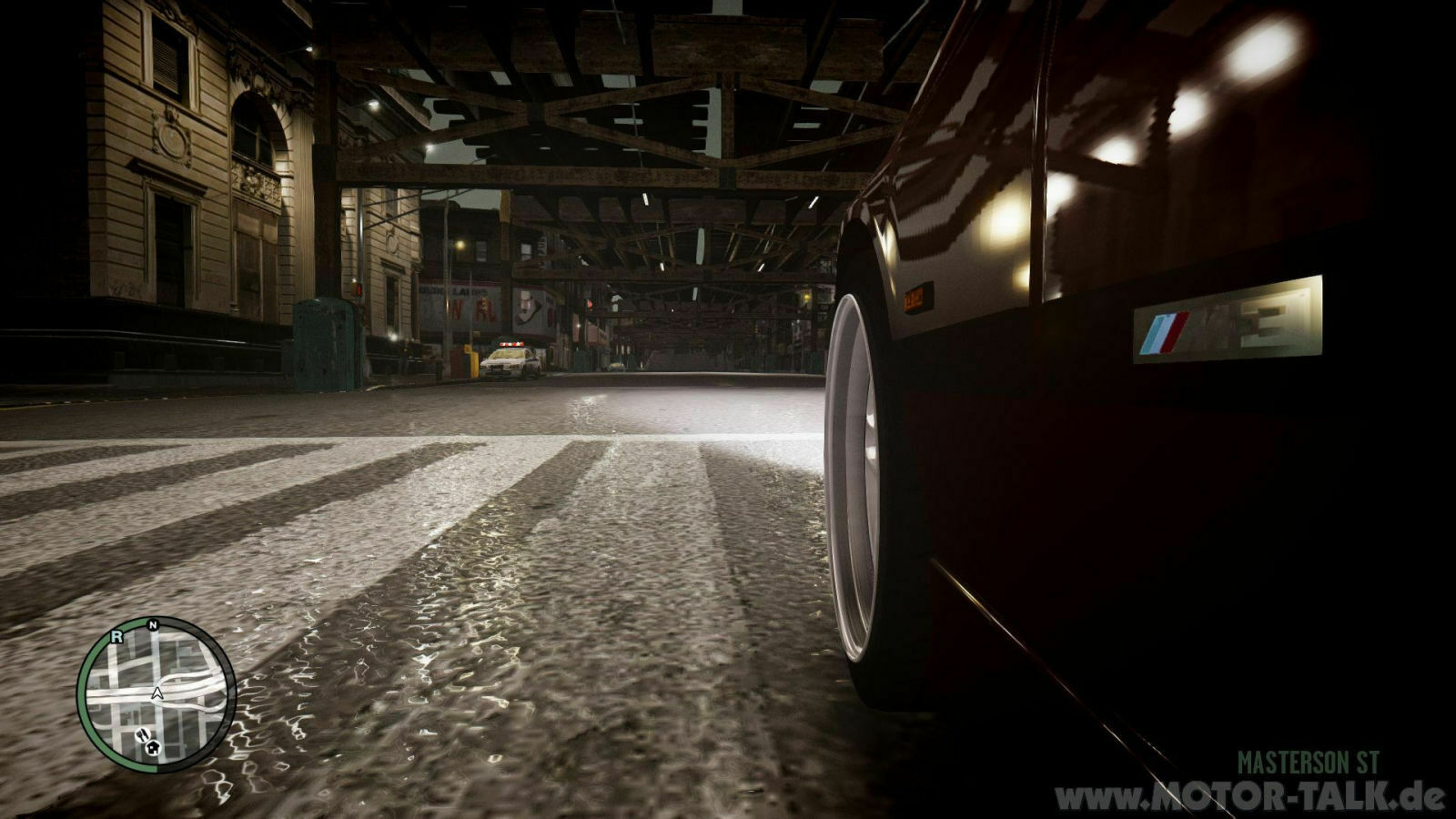This screenshot has width=1456, height=819.
Task: Click the north 'N' compass indicator on the minimap
Action: 153,624
